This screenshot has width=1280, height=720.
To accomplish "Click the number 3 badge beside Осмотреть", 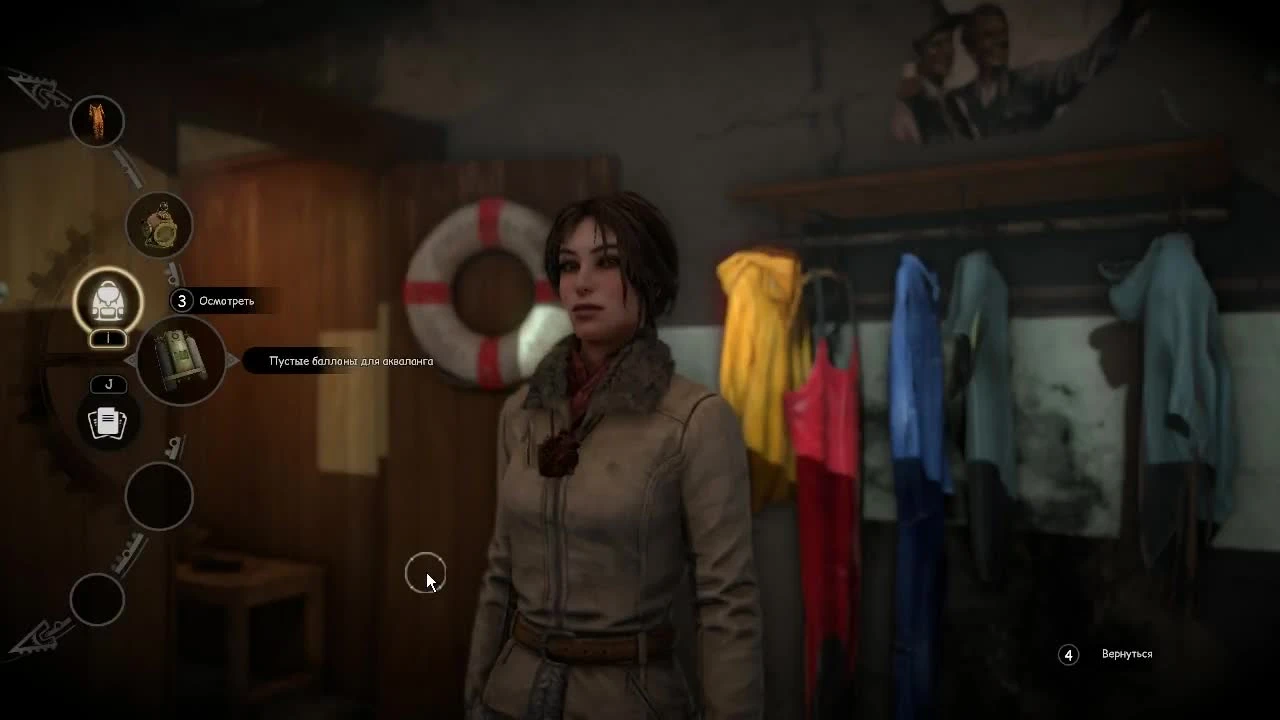I will [184, 300].
